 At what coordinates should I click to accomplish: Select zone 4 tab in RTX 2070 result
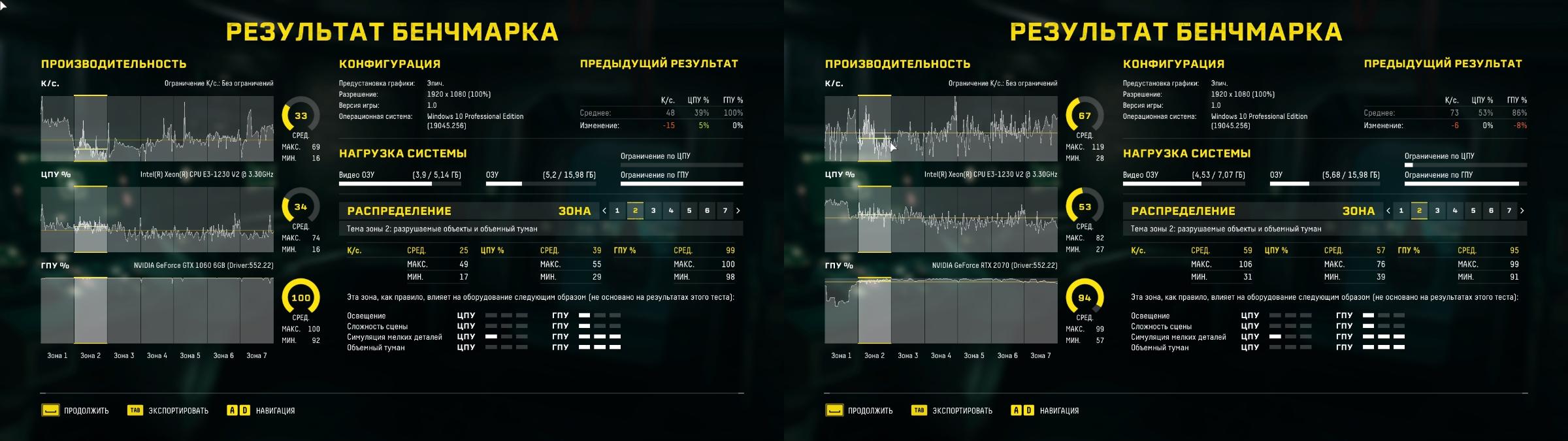(1455, 210)
